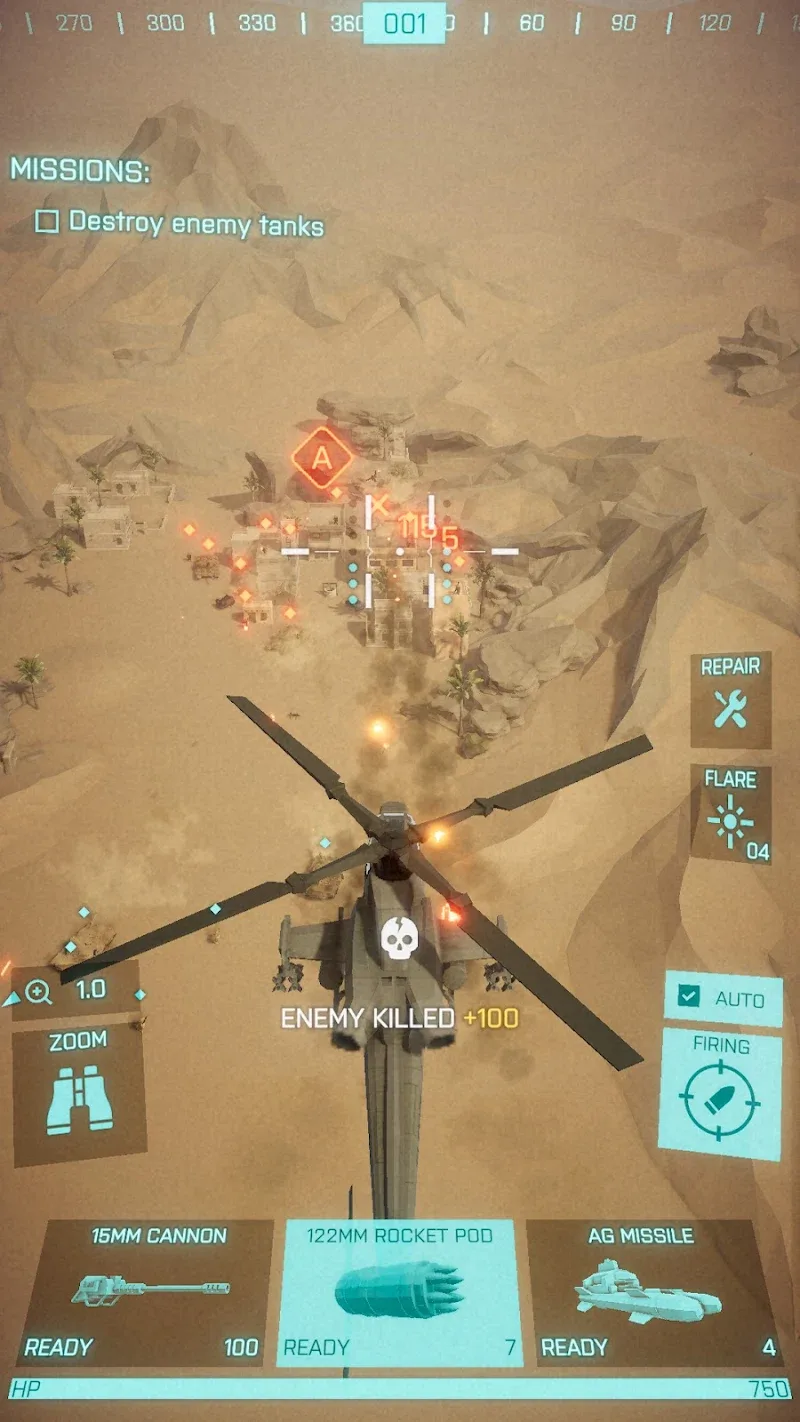This screenshot has height=1422, width=800.
Task: Fire using the Firing button
Action: tap(720, 1094)
